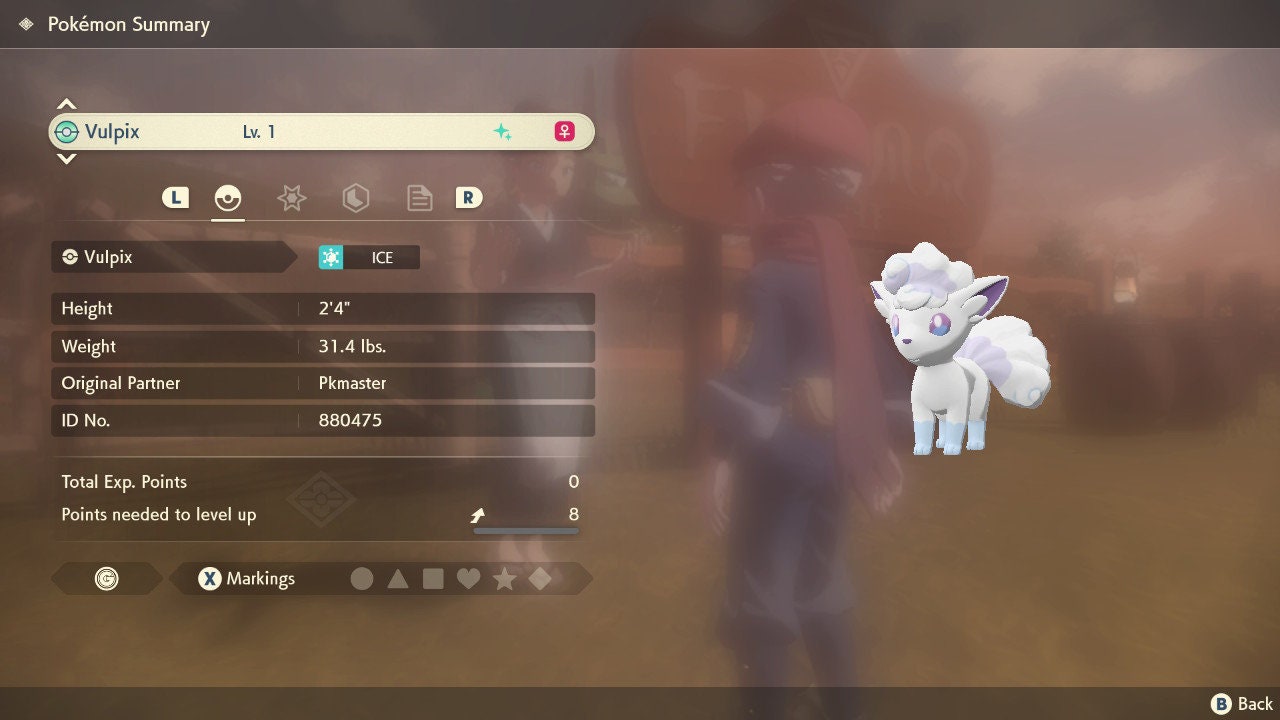This screenshot has height=720, width=1280.
Task: Switch to previous tab using the L icon
Action: pyautogui.click(x=175, y=198)
